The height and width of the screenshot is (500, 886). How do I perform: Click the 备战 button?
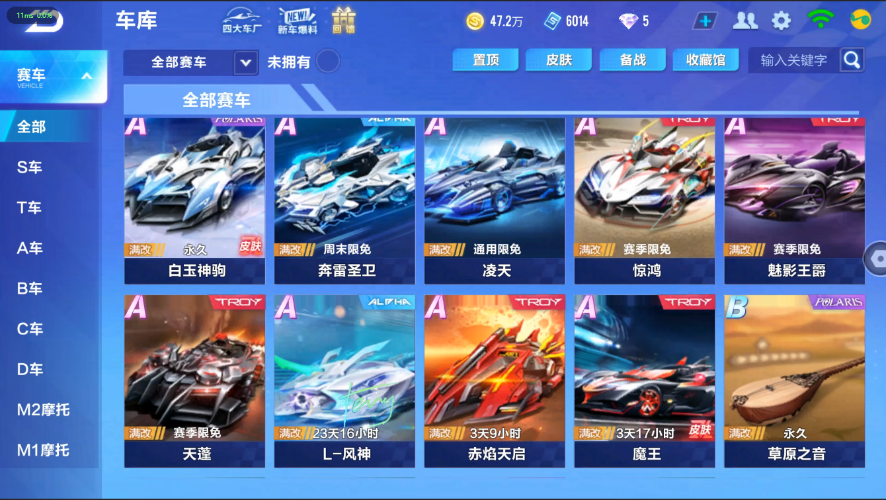pos(633,60)
